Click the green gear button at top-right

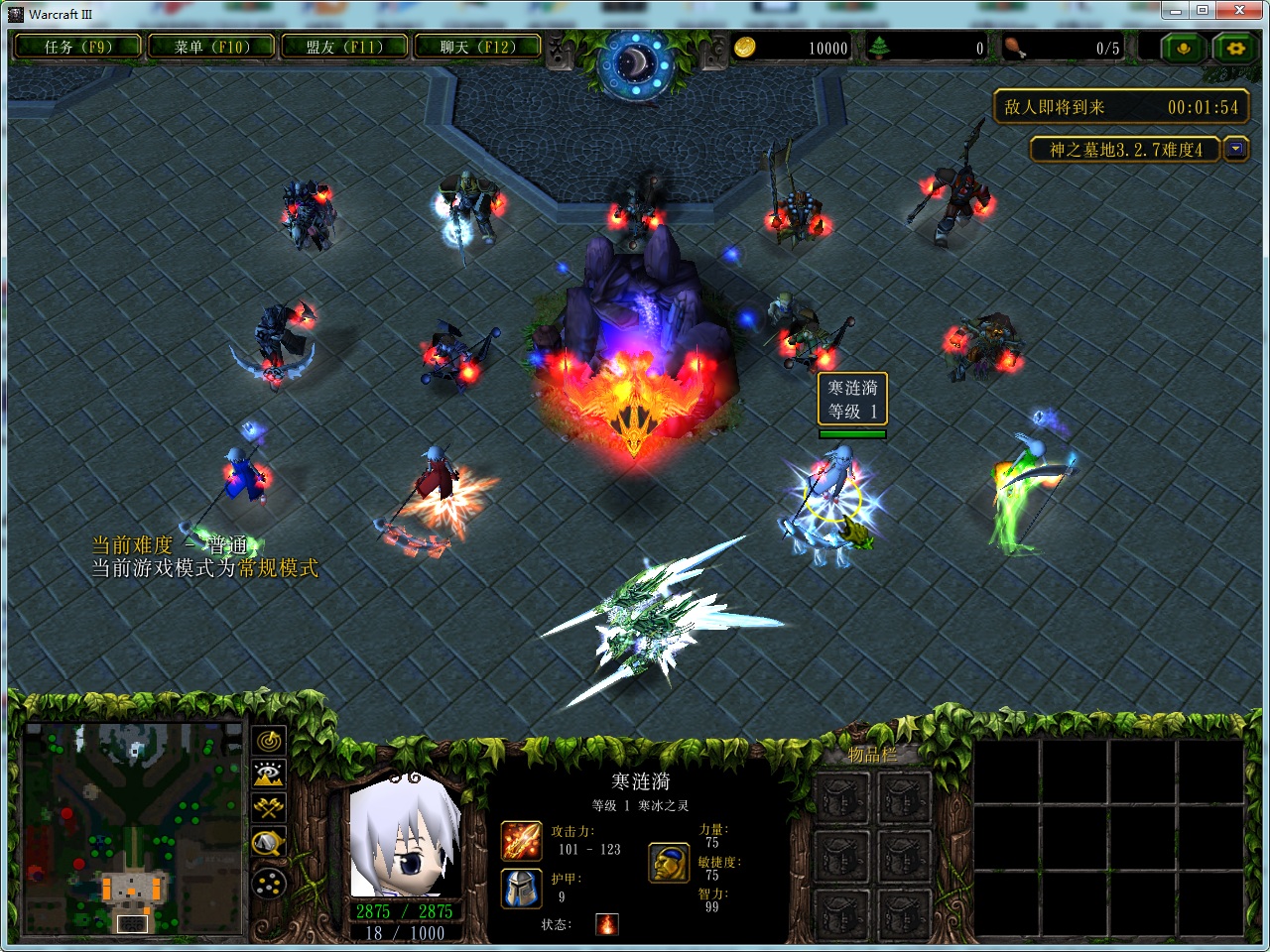coord(1235,48)
